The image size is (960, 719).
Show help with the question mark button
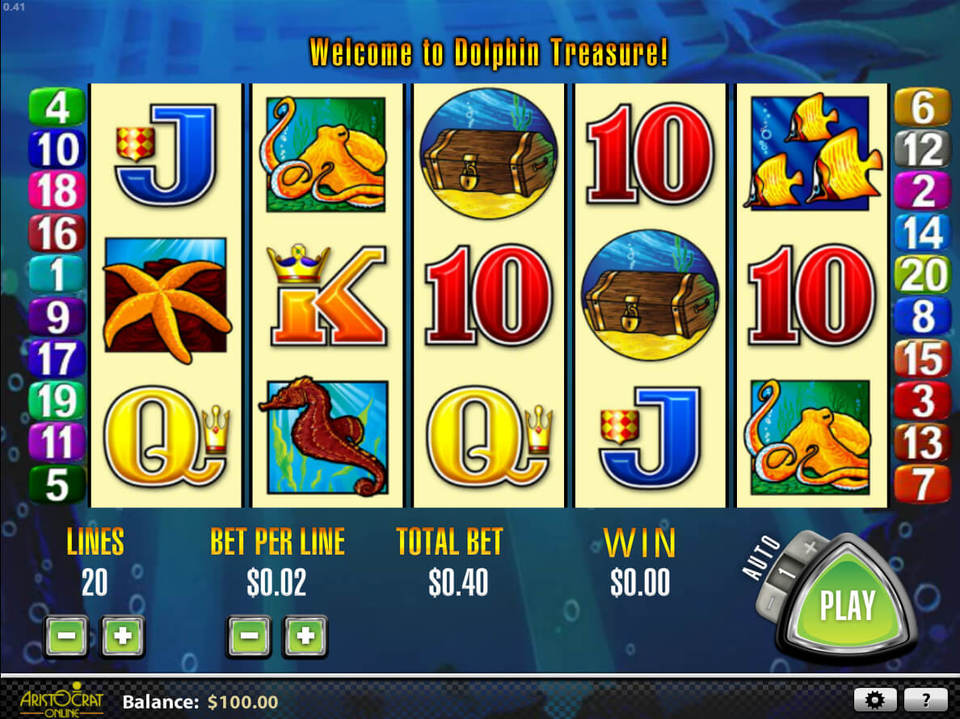click(x=926, y=700)
